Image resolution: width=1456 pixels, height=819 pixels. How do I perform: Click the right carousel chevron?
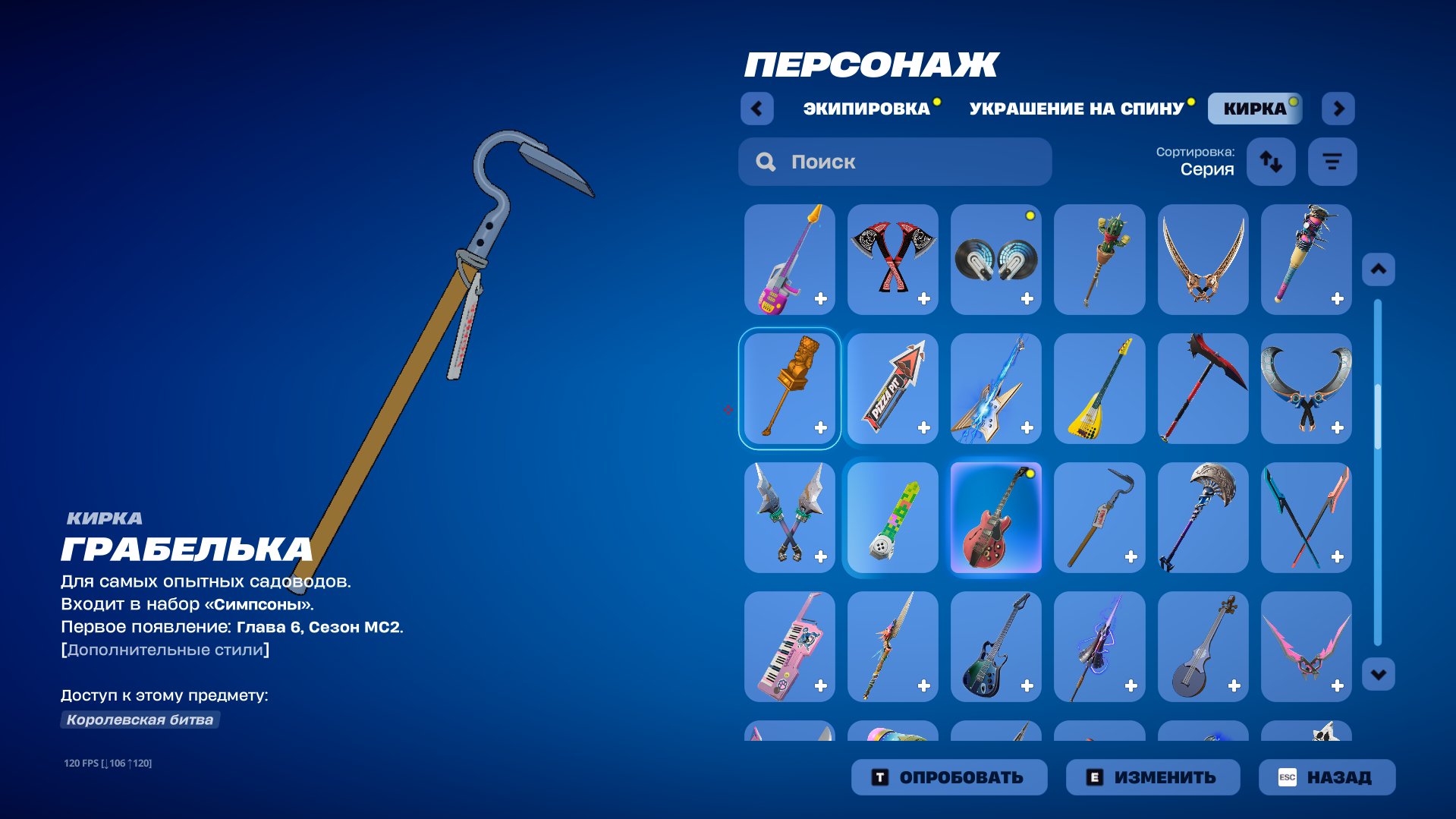[1338, 108]
